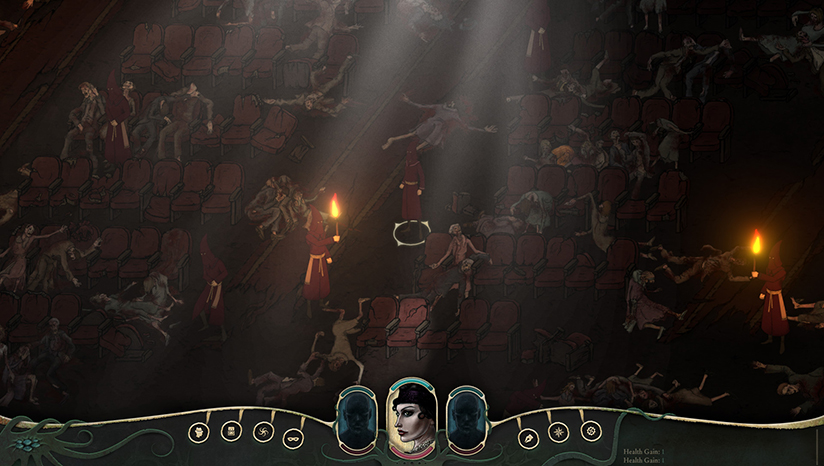Open the book icon button
Image resolution: width=824 pixels, height=466 pixels.
(229, 431)
